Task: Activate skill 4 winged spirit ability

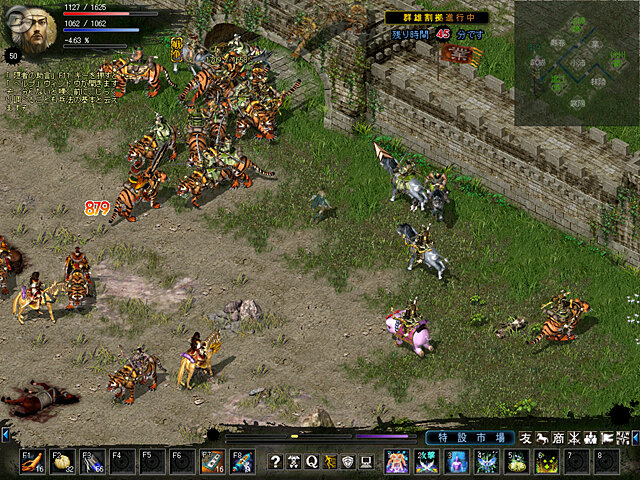Action: pos(487,460)
